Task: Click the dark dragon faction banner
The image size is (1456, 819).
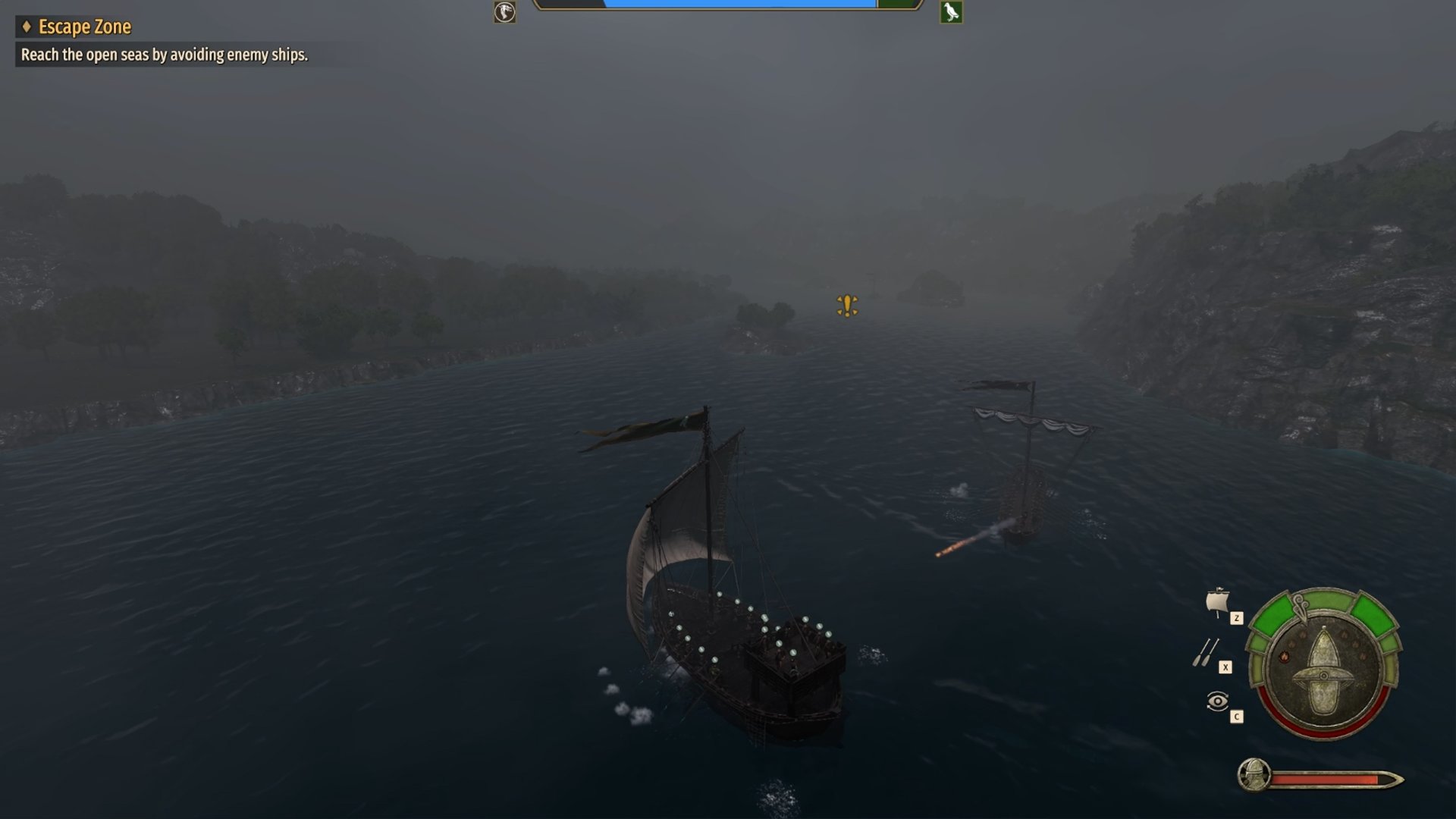Action: click(x=505, y=12)
